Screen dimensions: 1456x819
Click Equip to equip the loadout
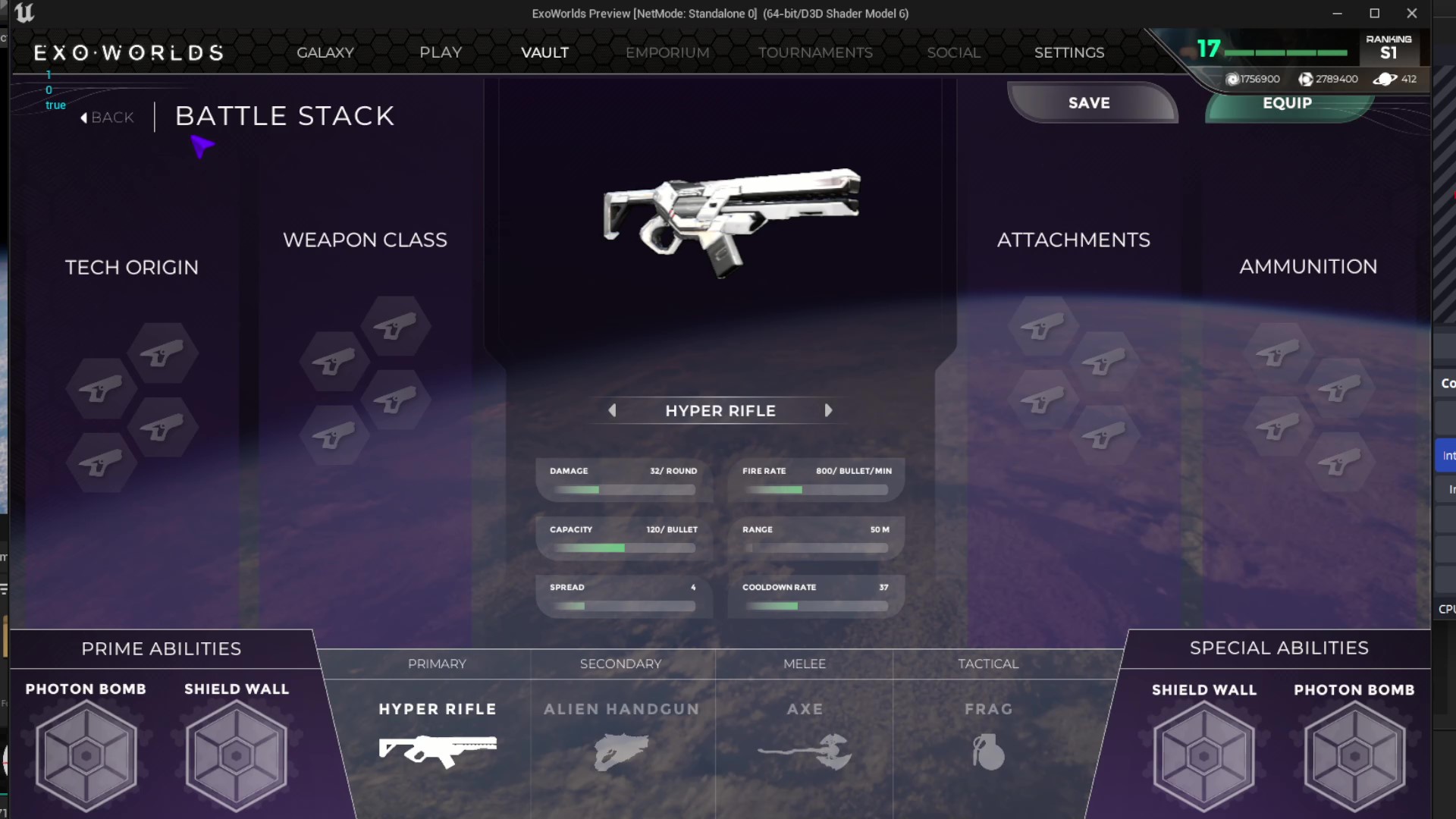tap(1288, 104)
